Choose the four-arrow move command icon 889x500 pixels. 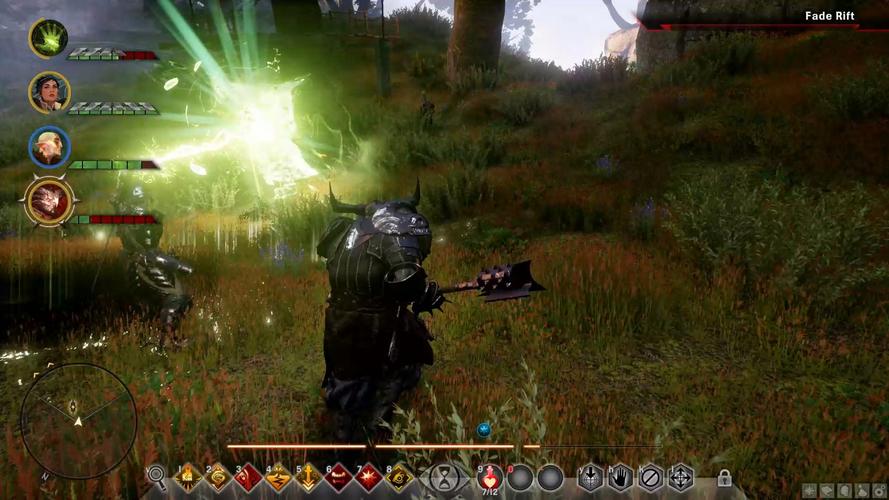coord(681,477)
